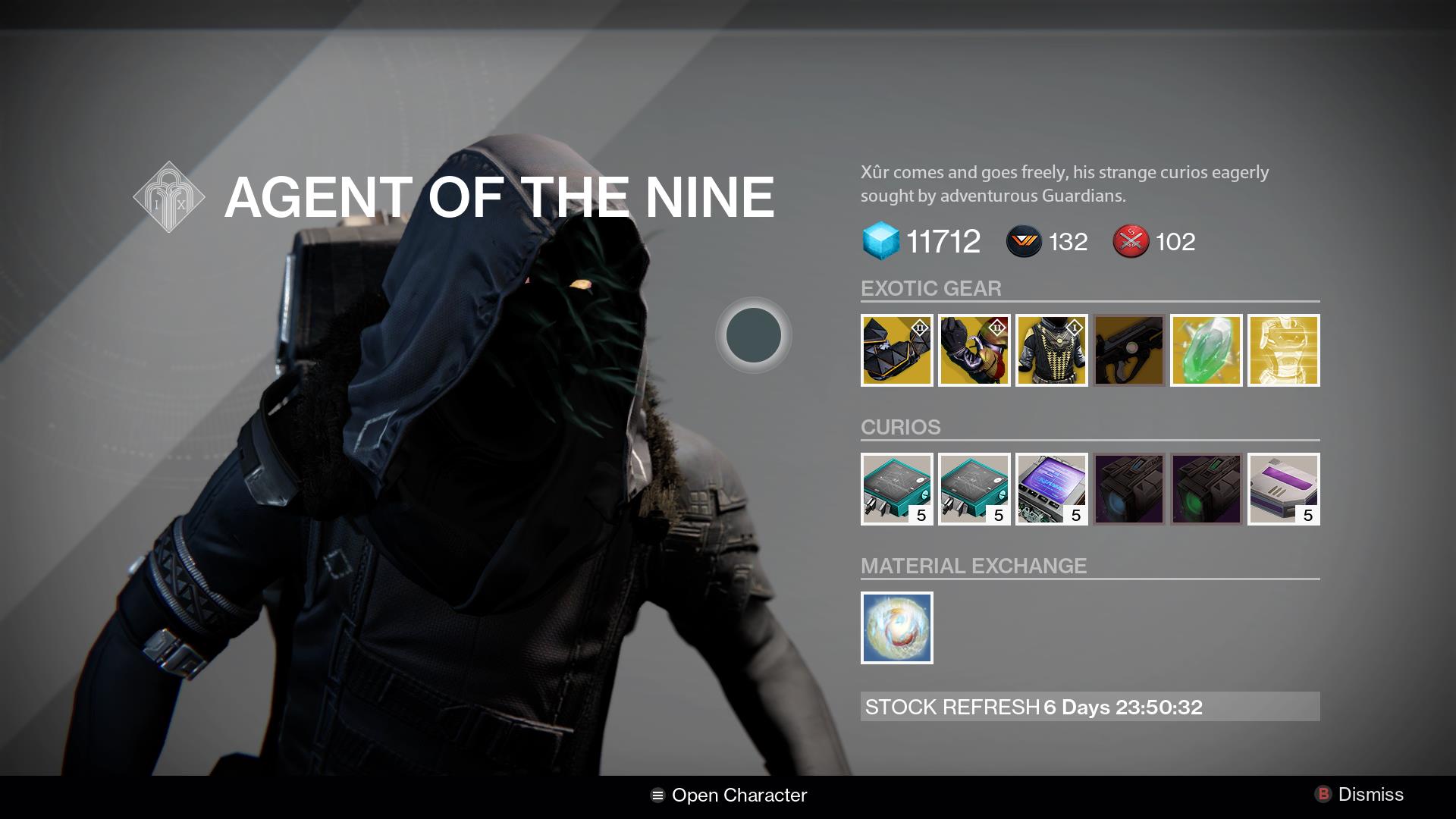Select the black angular exotic gauntlets
1456x819 pixels.
click(x=896, y=350)
